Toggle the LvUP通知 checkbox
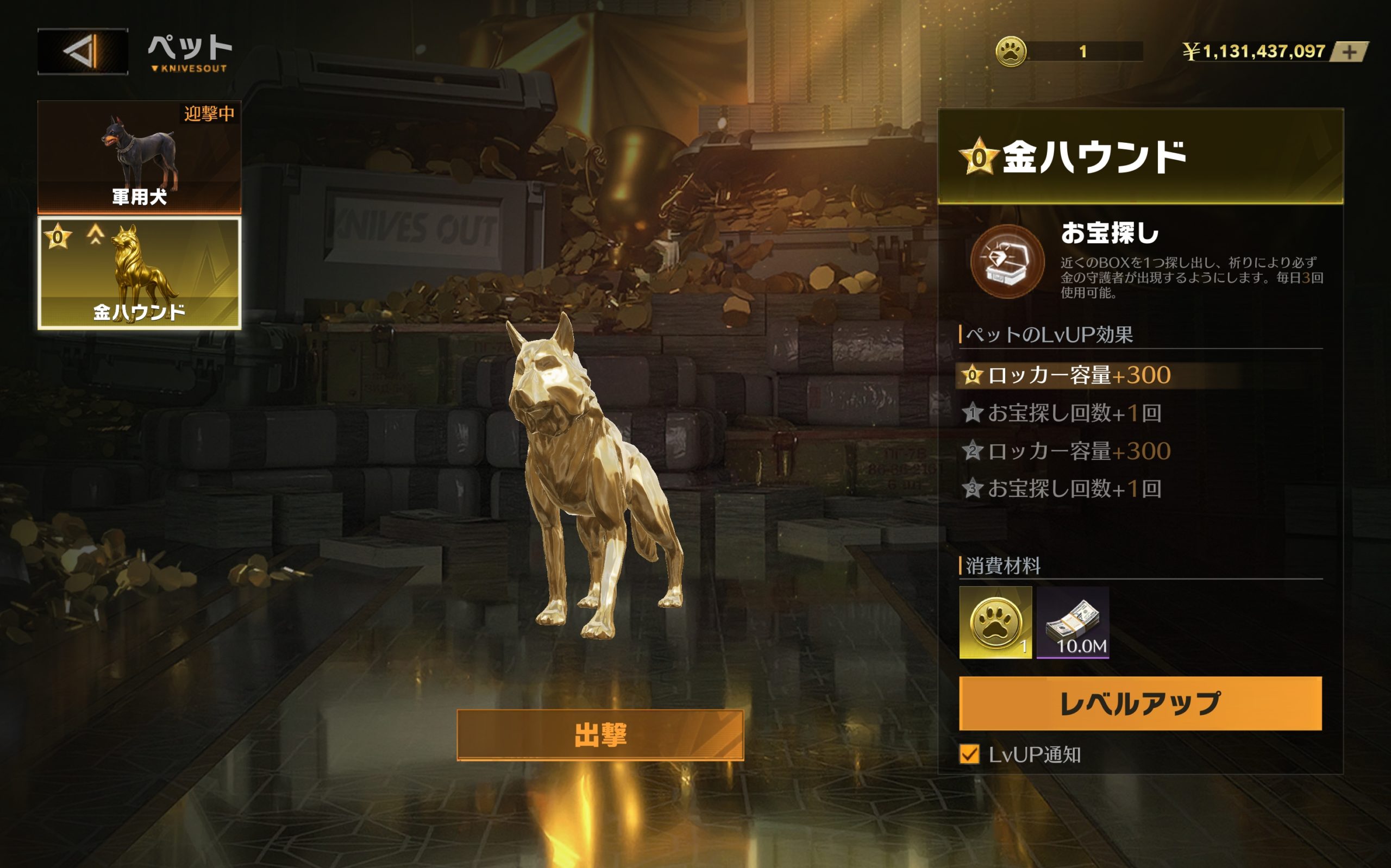The width and height of the screenshot is (1391, 868). pos(969,754)
